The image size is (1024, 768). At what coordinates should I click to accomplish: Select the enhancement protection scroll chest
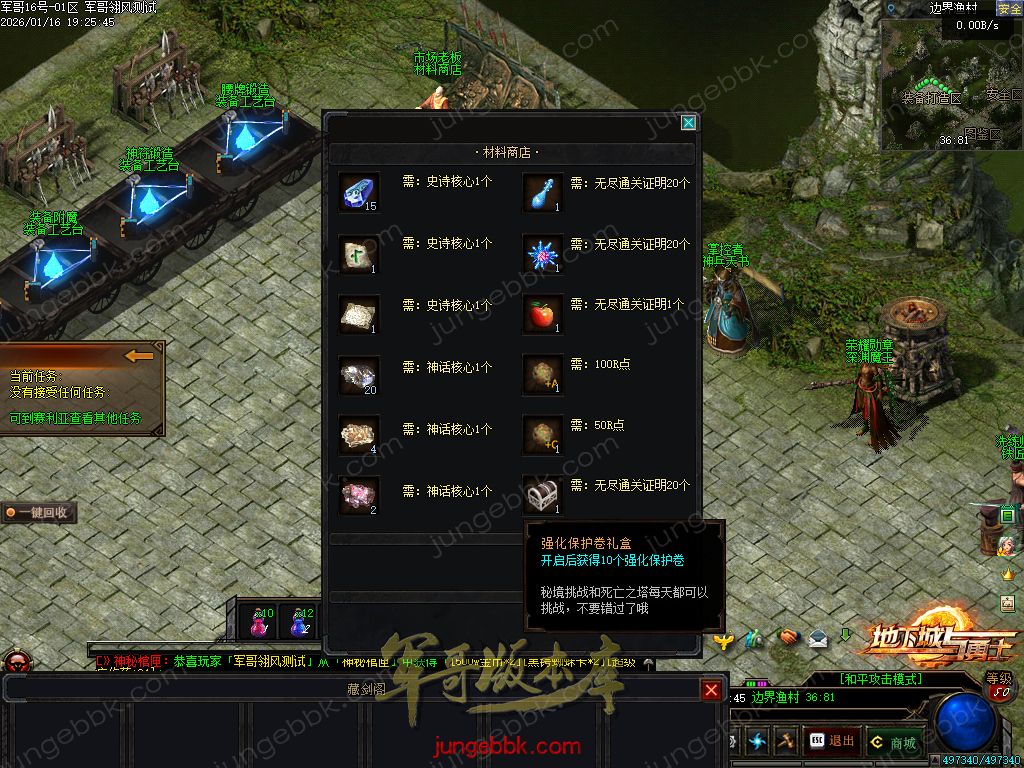click(x=543, y=493)
